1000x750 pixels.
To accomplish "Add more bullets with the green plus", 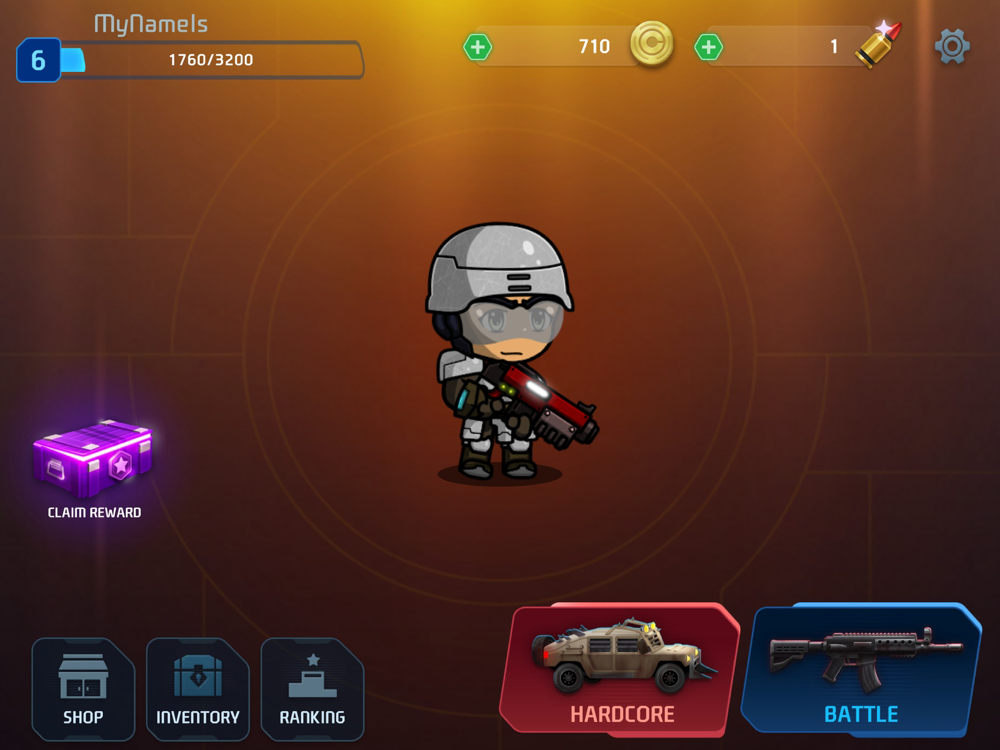I will pyautogui.click(x=708, y=47).
